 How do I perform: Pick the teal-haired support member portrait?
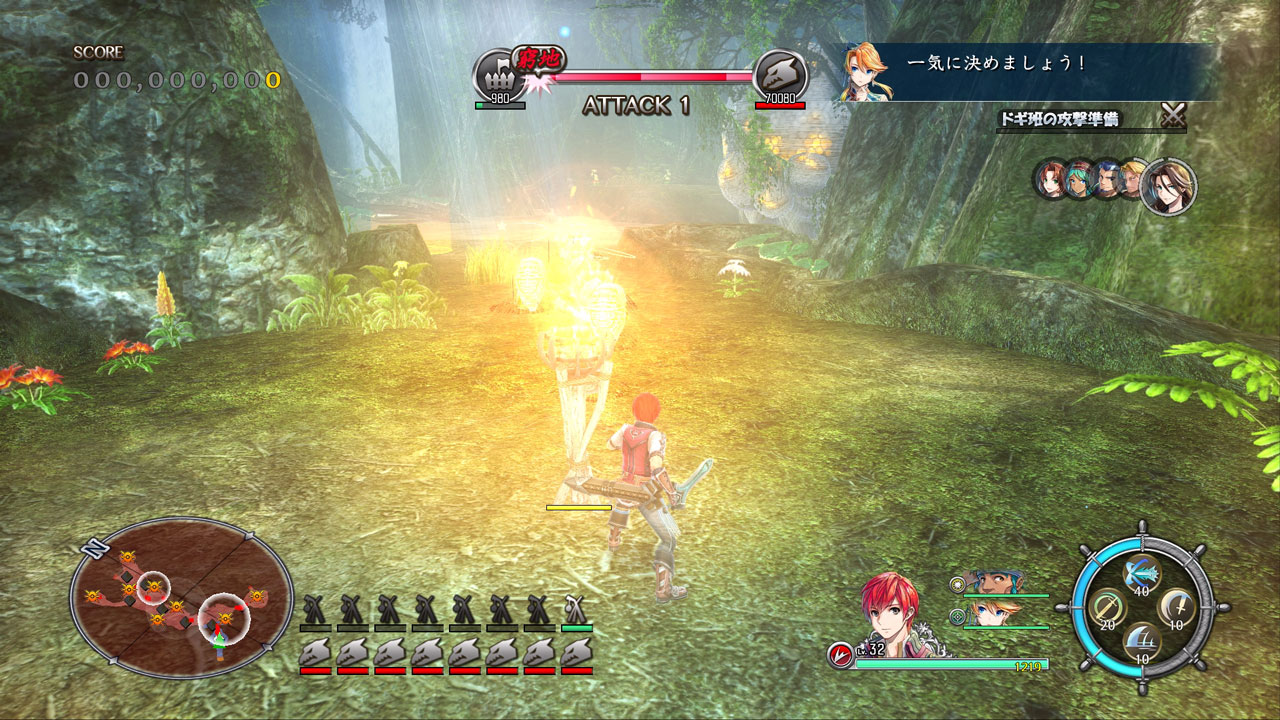(x=1079, y=181)
